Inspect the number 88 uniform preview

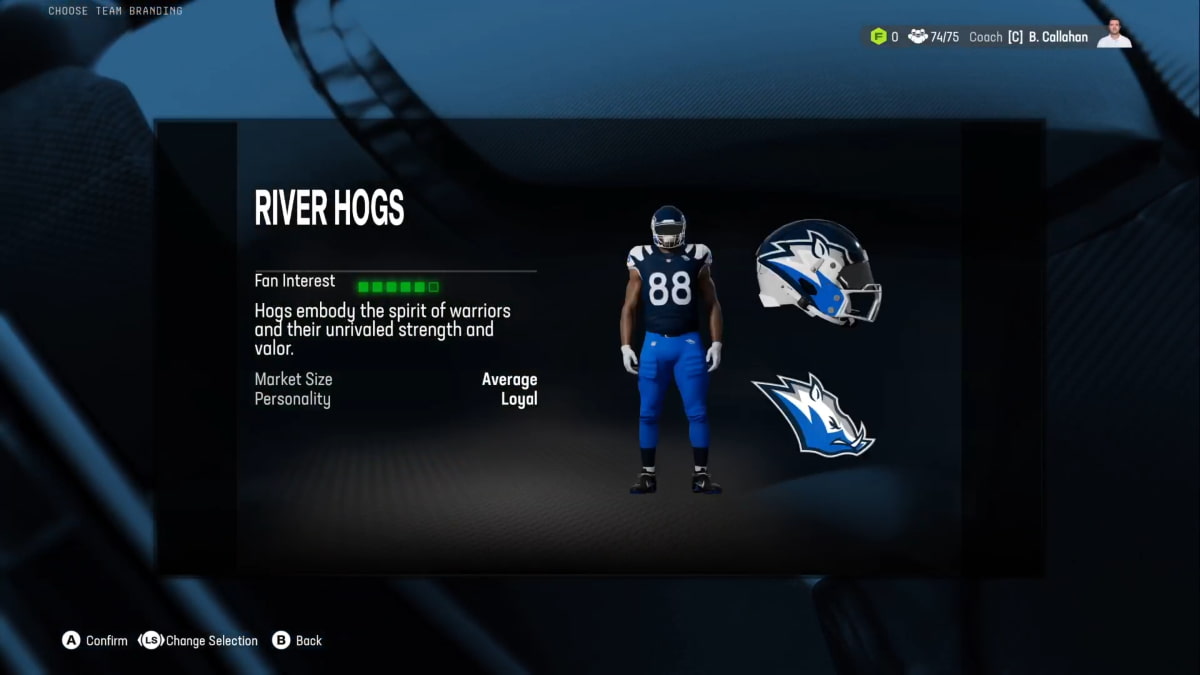[670, 350]
